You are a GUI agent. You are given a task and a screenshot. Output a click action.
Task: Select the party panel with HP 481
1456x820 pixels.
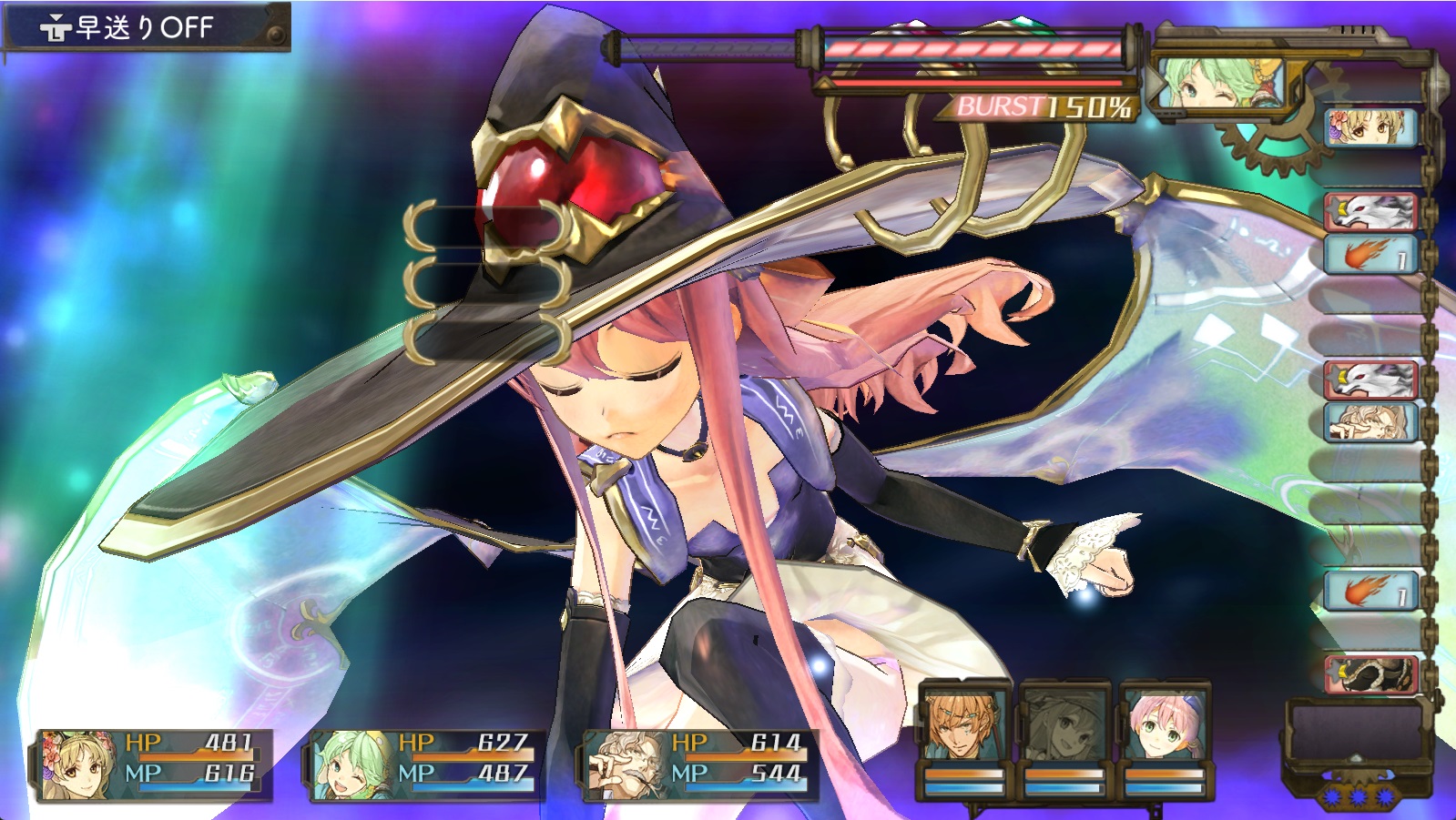click(x=155, y=764)
